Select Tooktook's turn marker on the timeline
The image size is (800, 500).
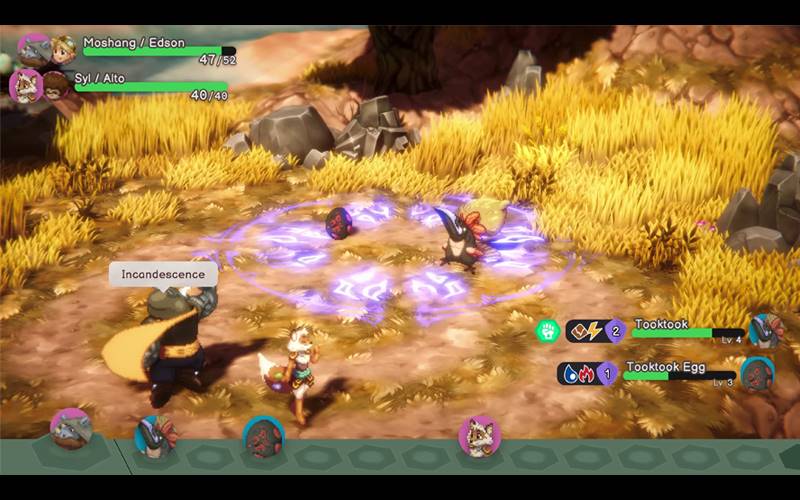coord(154,435)
